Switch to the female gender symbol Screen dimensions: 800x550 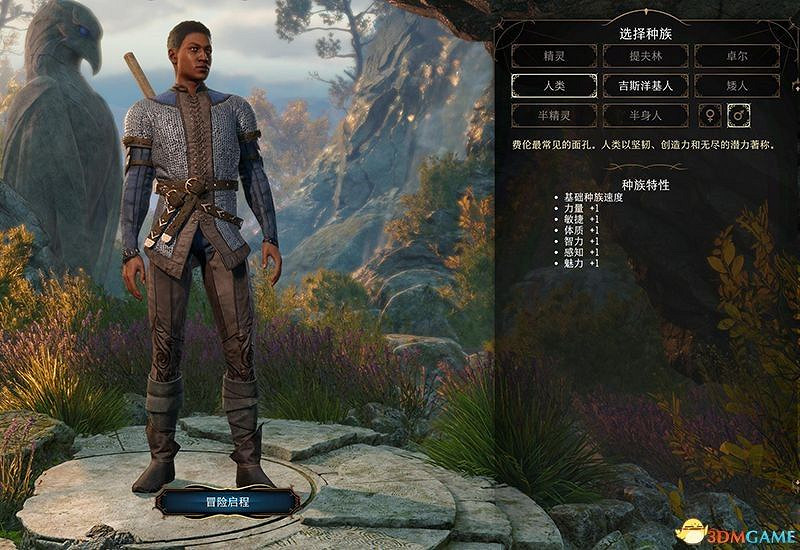pos(710,115)
